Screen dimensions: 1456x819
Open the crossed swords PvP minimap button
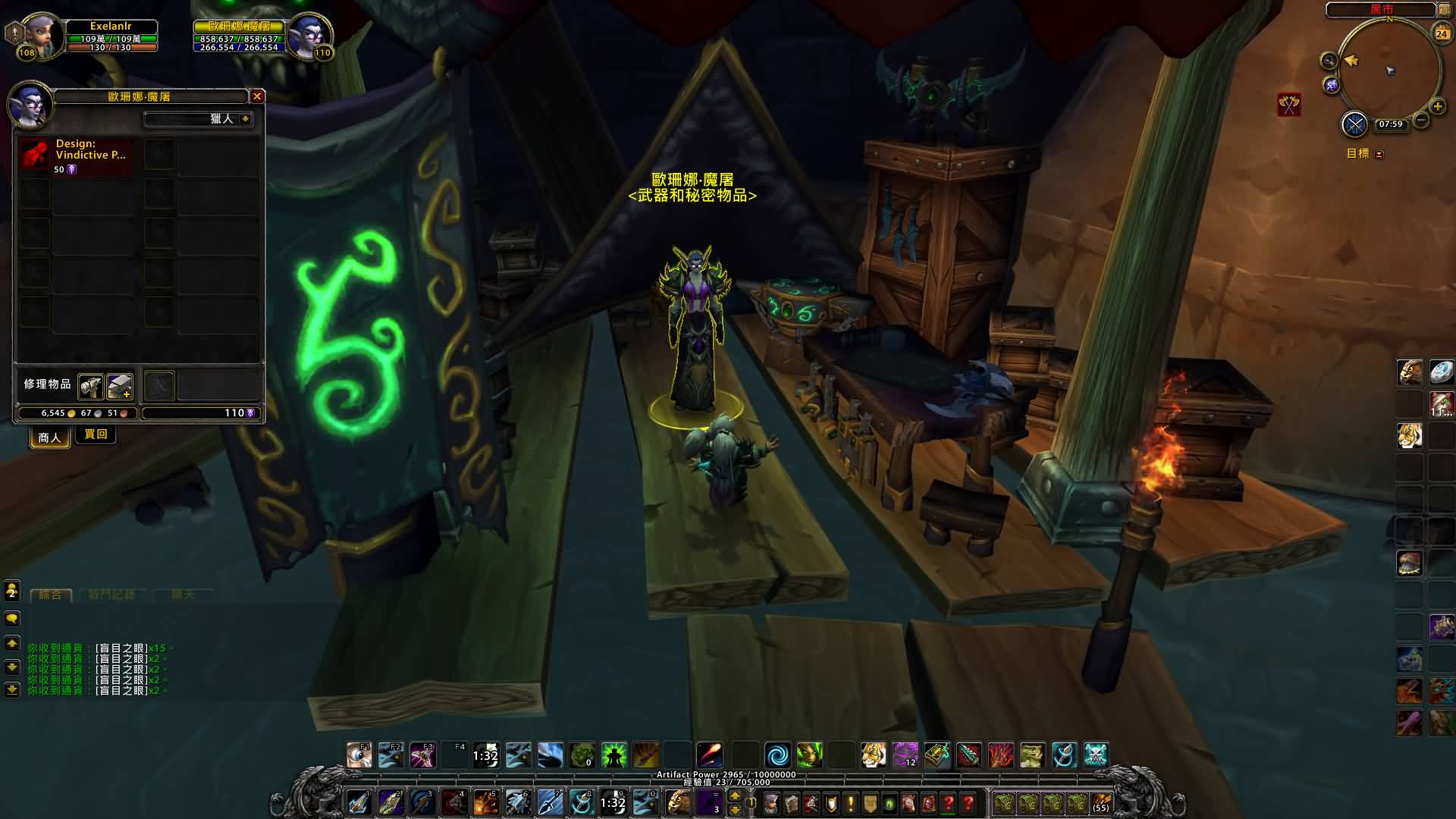pos(1354,124)
